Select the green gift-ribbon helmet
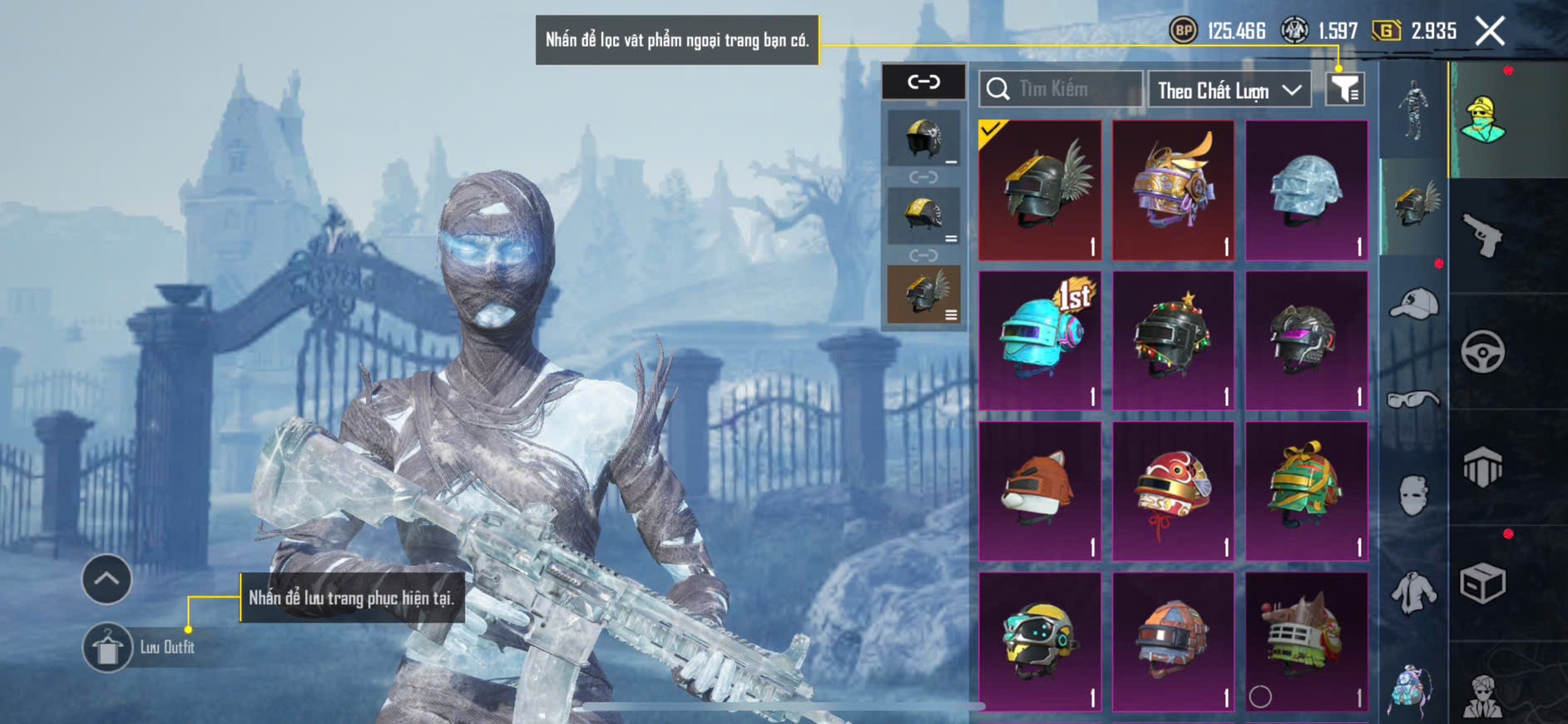1568x724 pixels. (x=1306, y=491)
